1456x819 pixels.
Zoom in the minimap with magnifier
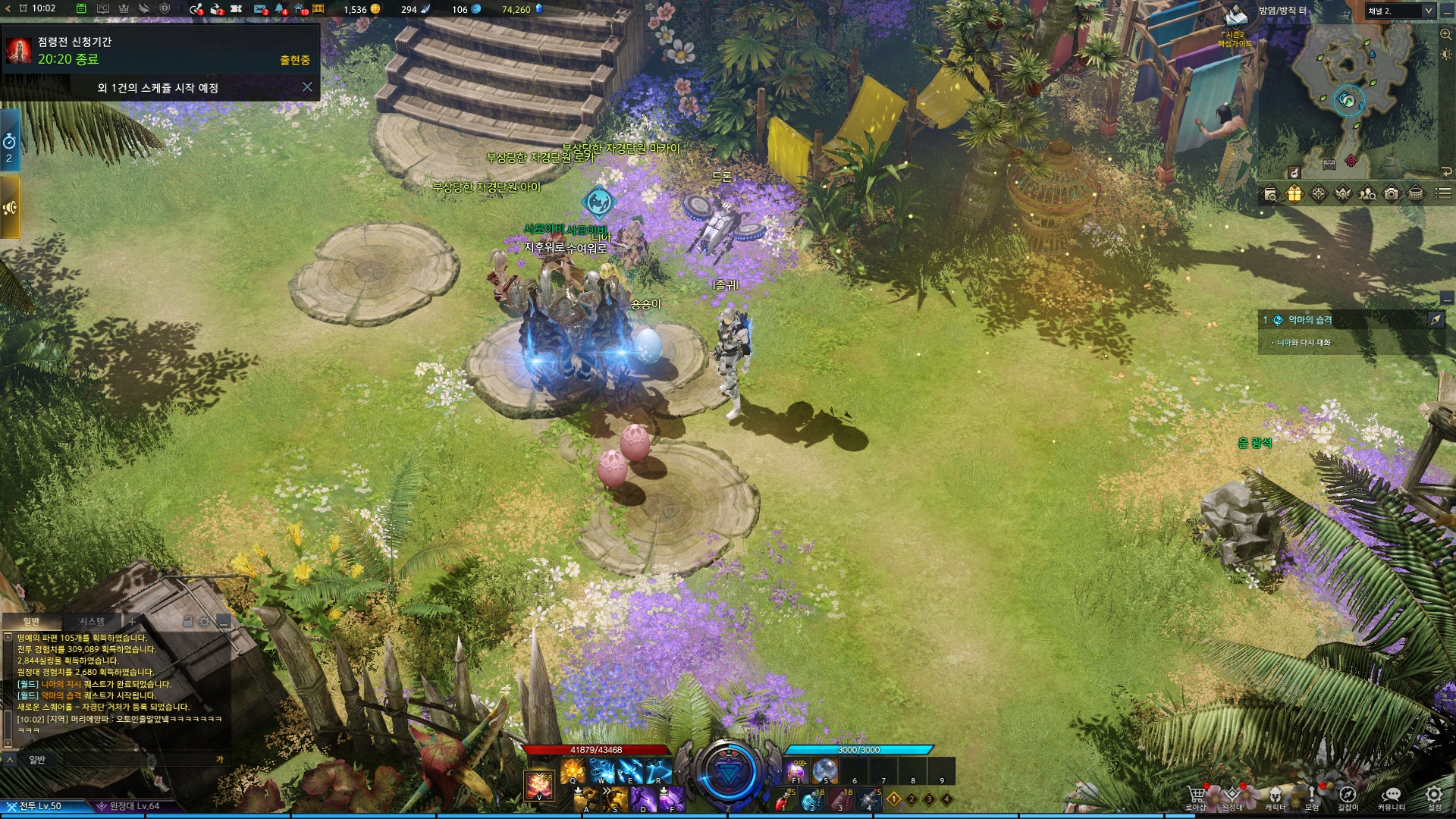pyautogui.click(x=1445, y=35)
